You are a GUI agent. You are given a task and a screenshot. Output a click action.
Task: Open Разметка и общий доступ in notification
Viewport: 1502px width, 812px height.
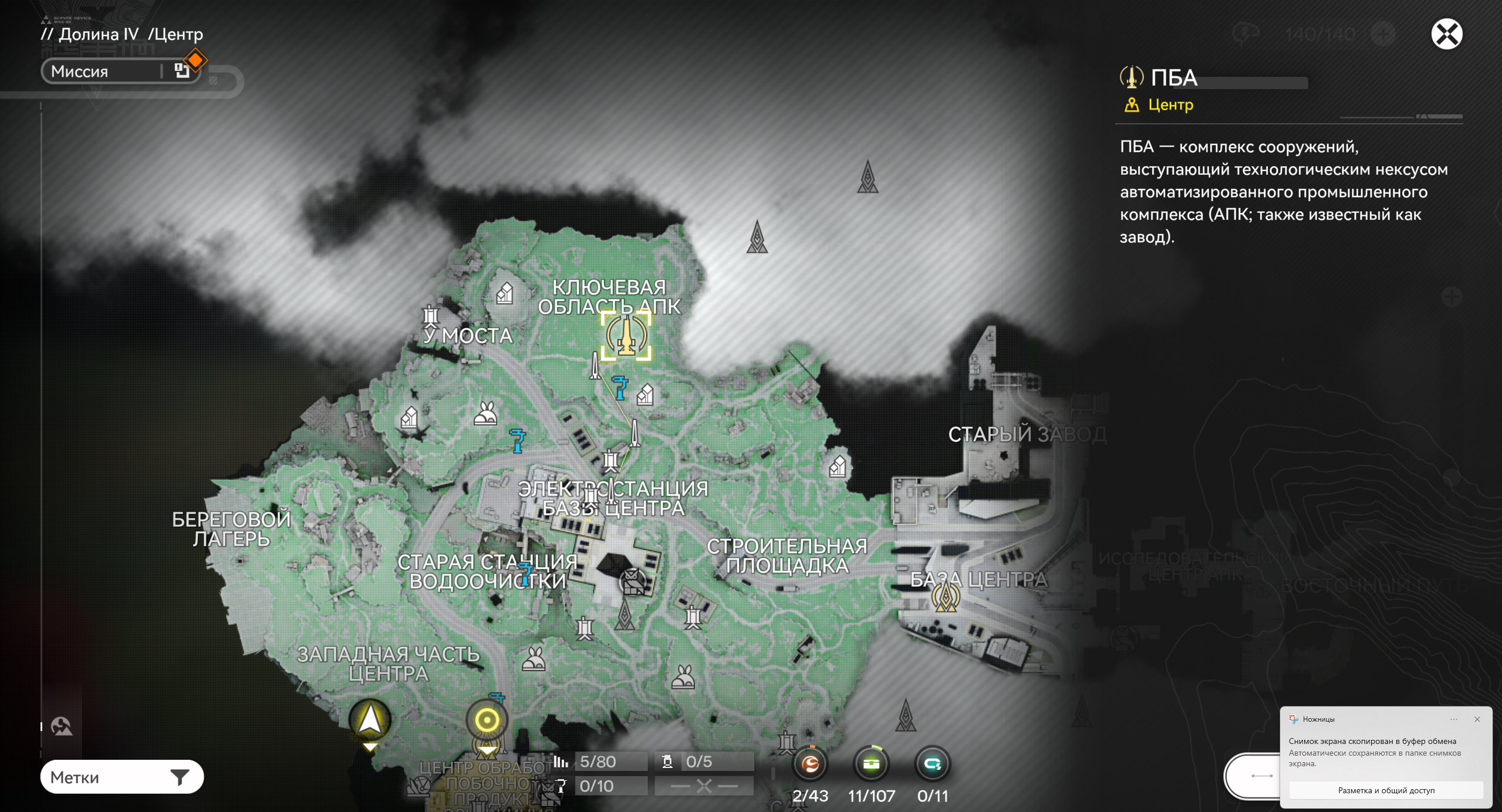pyautogui.click(x=1386, y=790)
